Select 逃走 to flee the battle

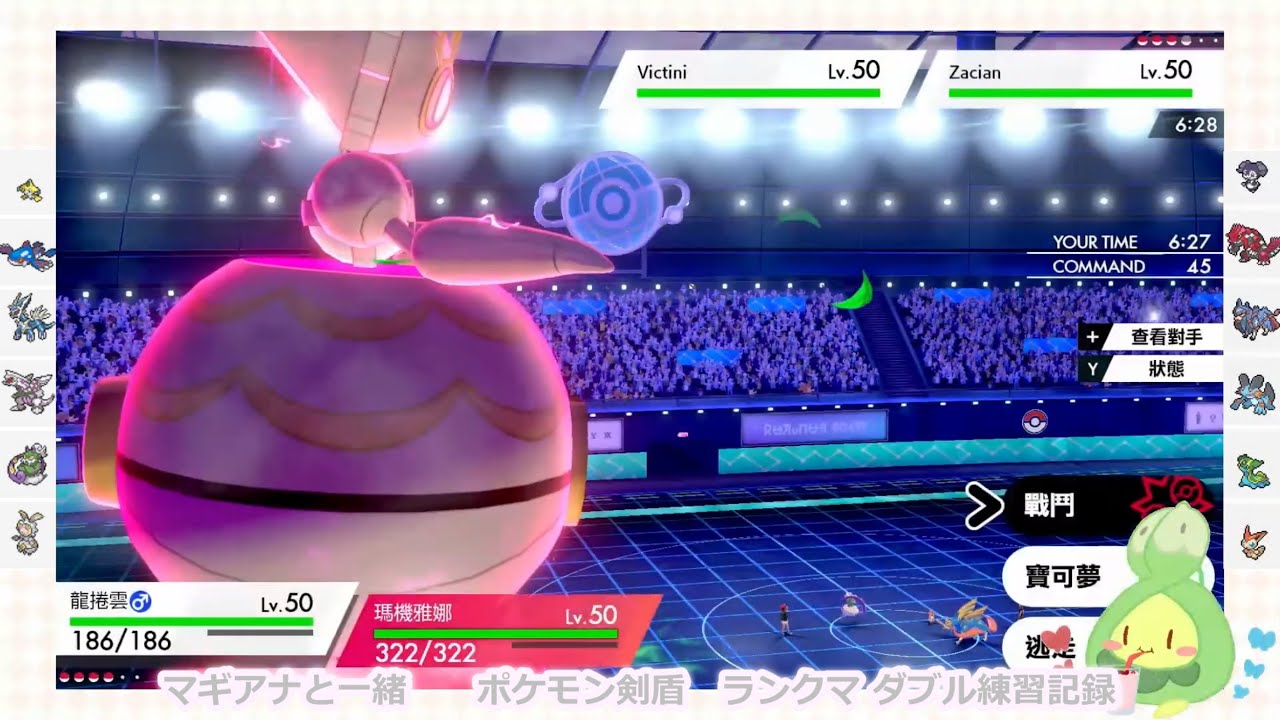click(1050, 646)
